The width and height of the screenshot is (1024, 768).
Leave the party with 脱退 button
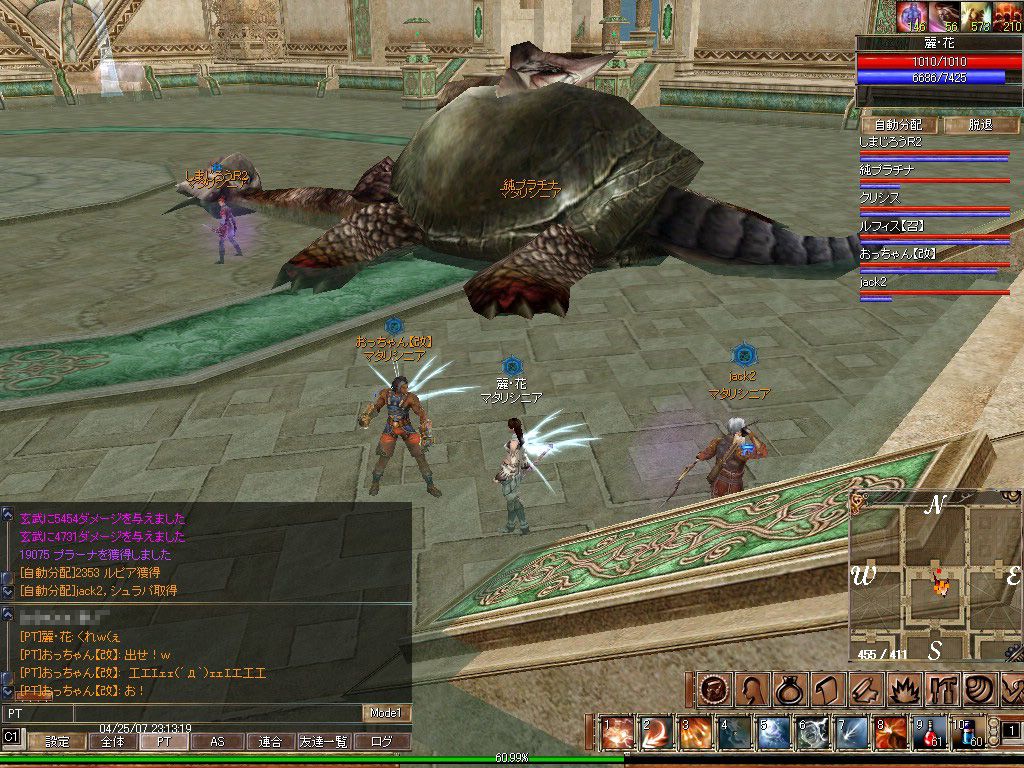(980, 125)
